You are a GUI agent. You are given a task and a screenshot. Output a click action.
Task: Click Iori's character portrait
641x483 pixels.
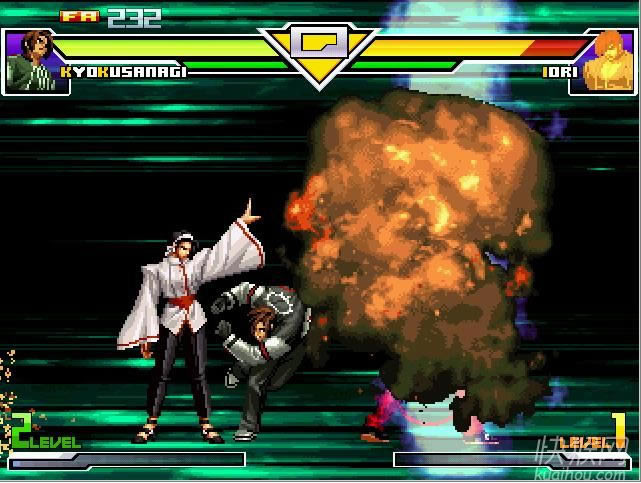(603, 60)
